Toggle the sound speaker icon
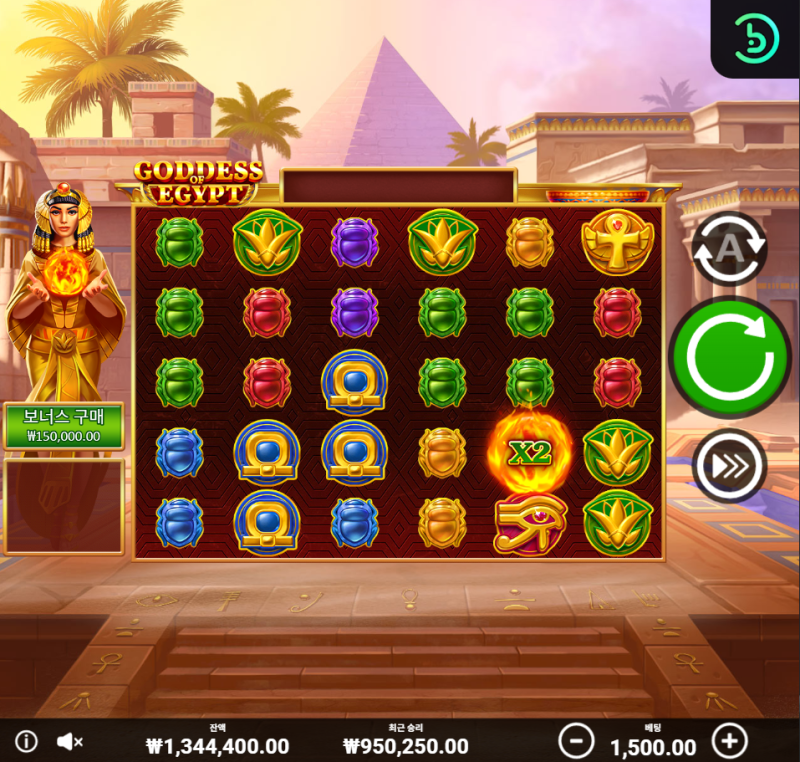The image size is (800, 762). tap(69, 742)
